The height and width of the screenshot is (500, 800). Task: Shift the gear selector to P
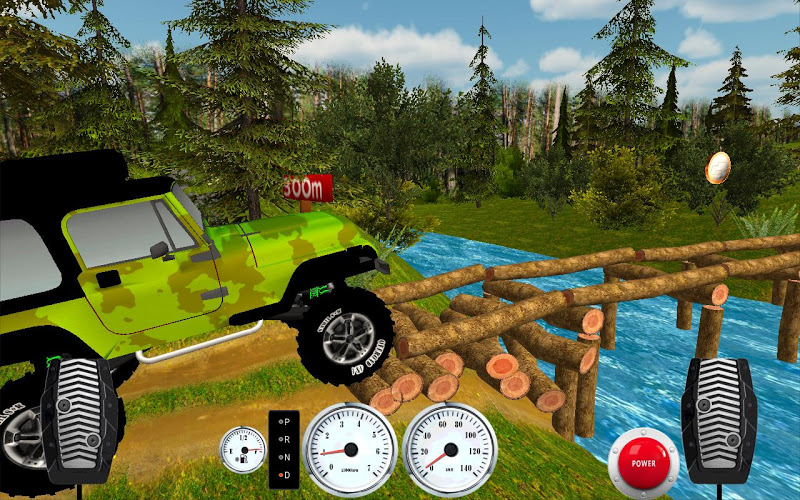(x=284, y=422)
